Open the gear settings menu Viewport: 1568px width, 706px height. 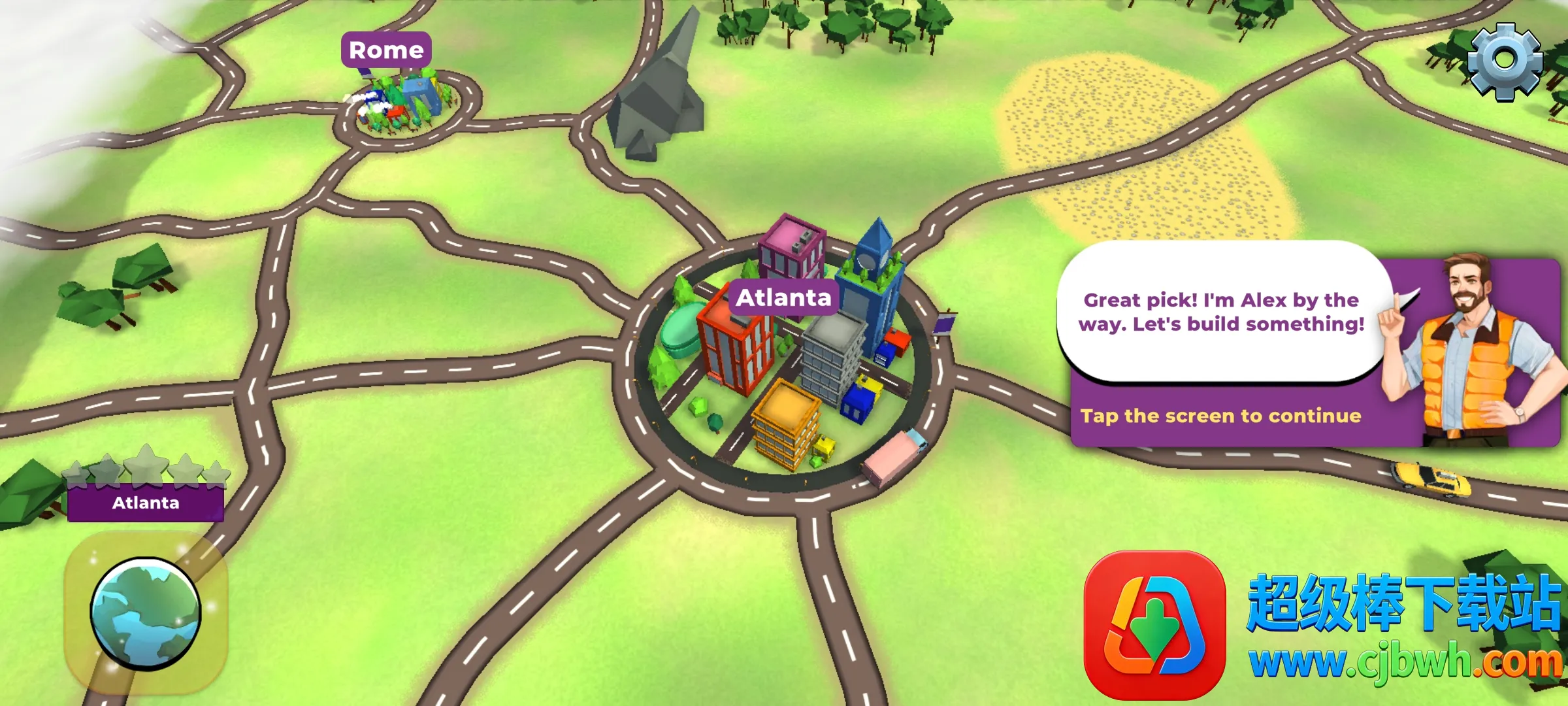[x=1505, y=61]
